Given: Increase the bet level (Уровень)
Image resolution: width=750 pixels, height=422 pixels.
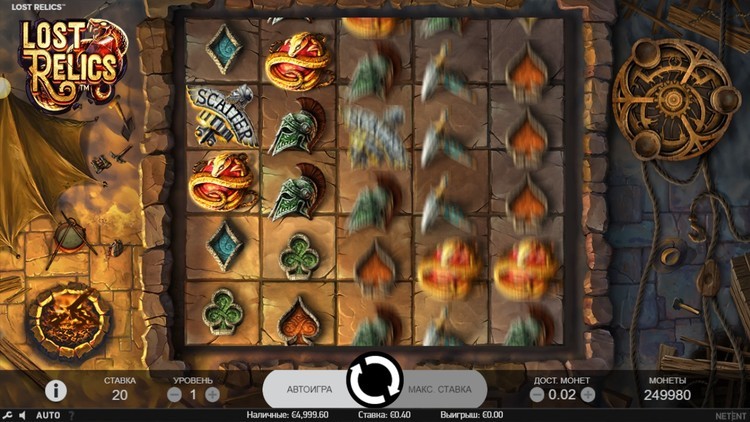Looking at the screenshot, I should (212, 395).
